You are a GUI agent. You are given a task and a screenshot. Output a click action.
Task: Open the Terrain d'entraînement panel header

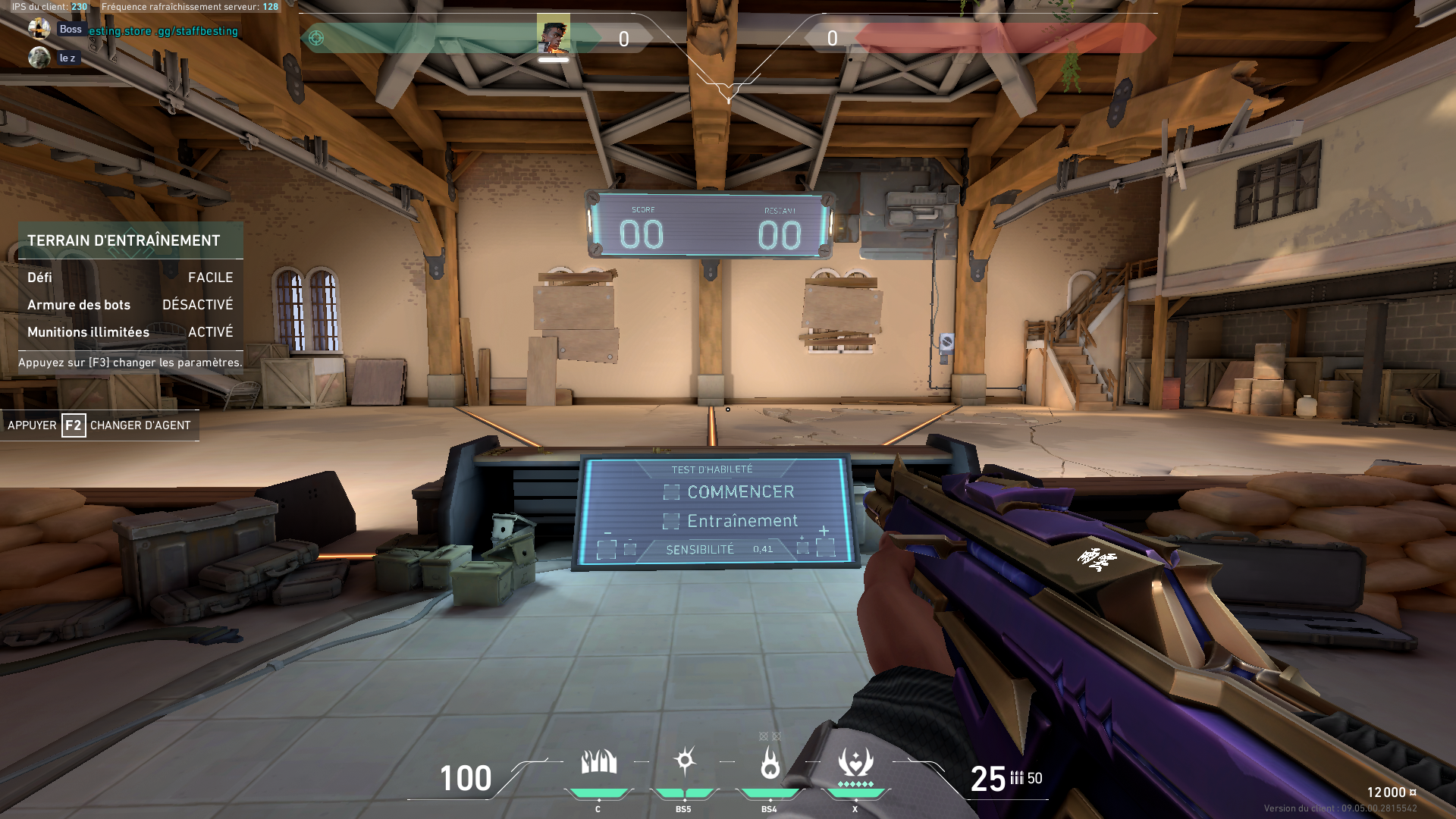click(x=124, y=240)
